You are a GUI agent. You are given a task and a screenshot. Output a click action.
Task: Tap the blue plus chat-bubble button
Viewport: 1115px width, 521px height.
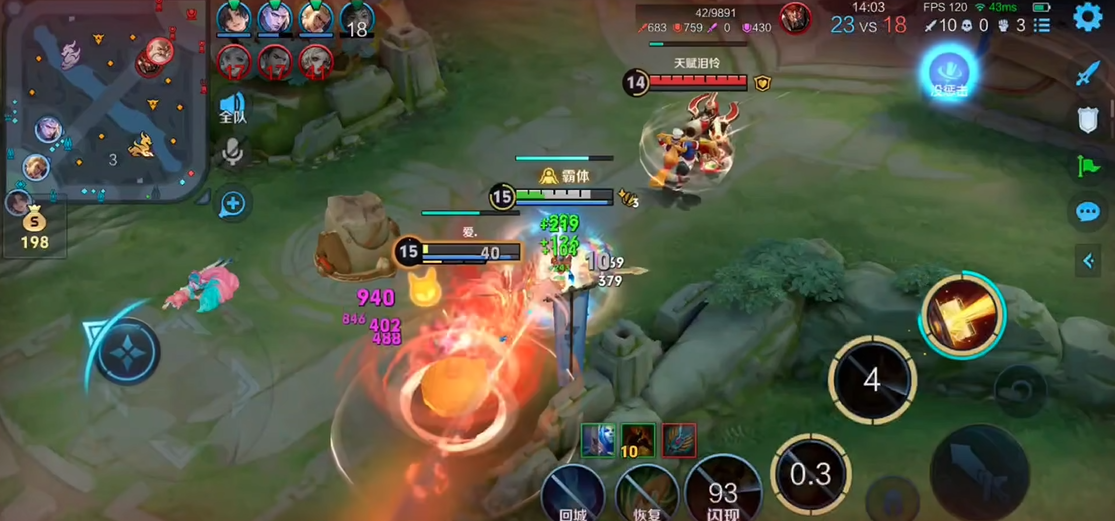pyautogui.click(x=232, y=204)
